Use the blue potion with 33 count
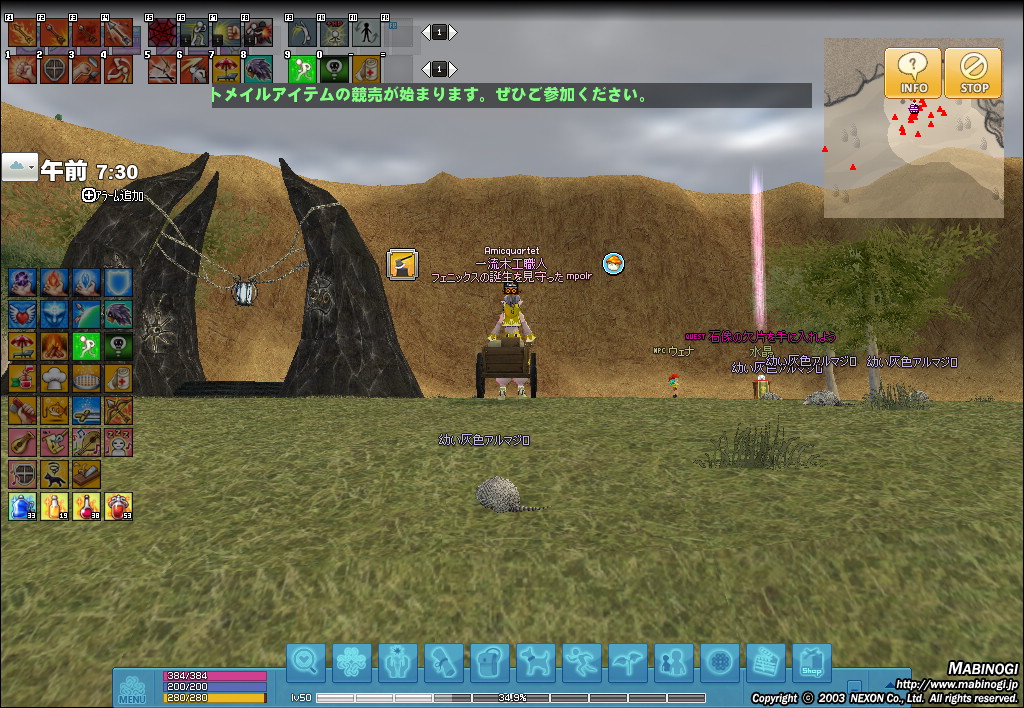Viewport: 1024px width, 708px height. point(23,507)
